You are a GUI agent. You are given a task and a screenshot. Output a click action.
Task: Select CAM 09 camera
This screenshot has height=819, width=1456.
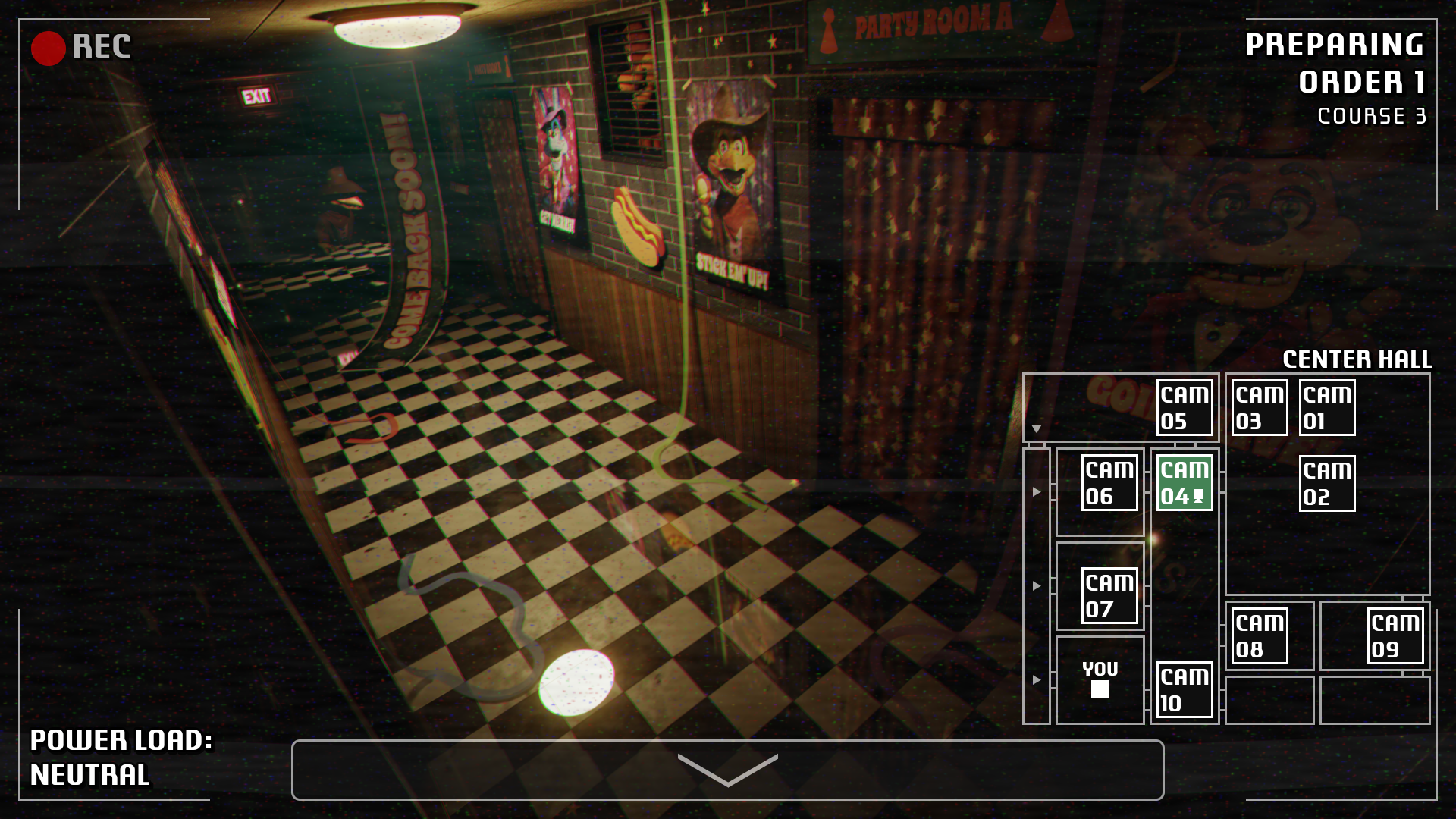(1395, 636)
